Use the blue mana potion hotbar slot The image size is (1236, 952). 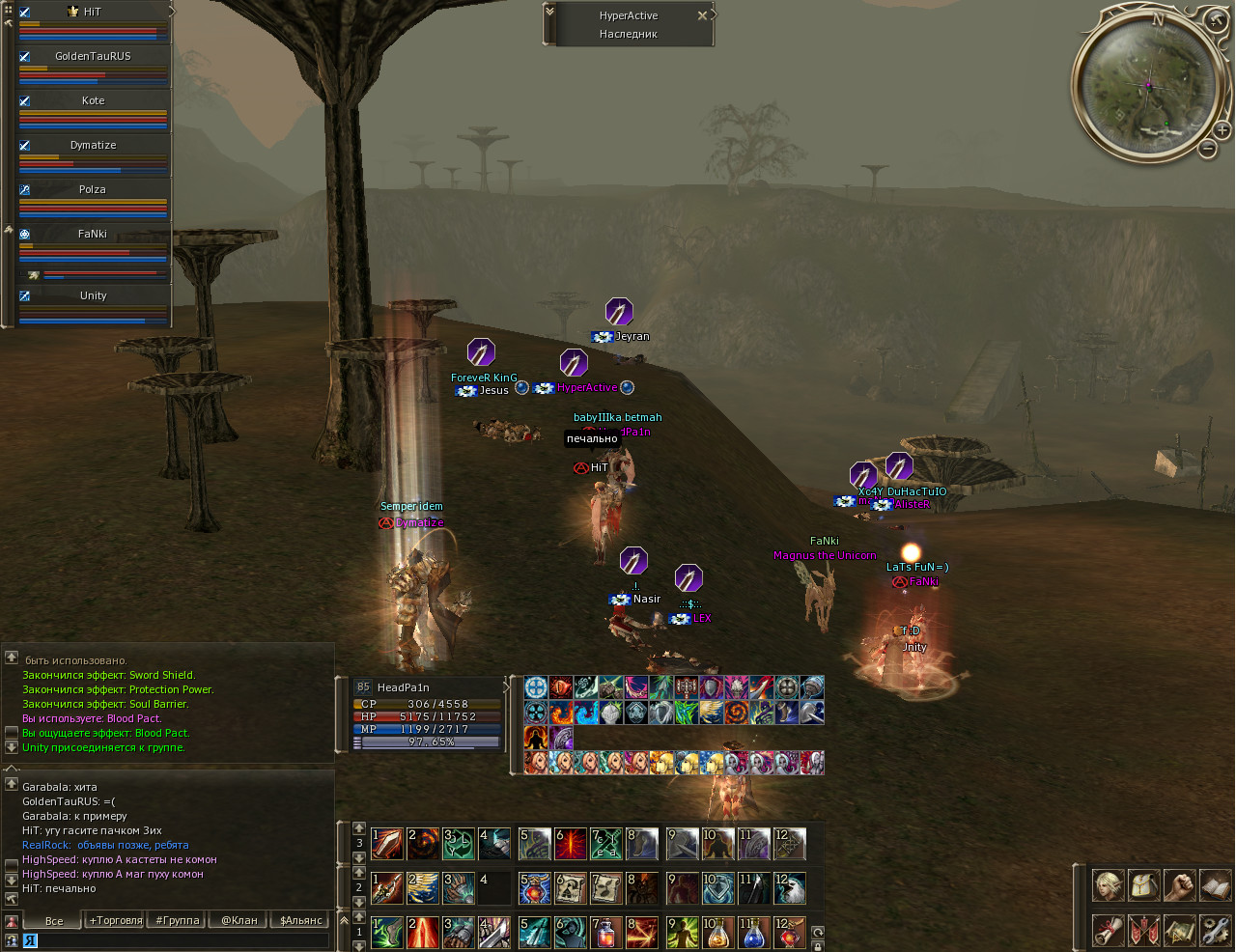[x=754, y=933]
